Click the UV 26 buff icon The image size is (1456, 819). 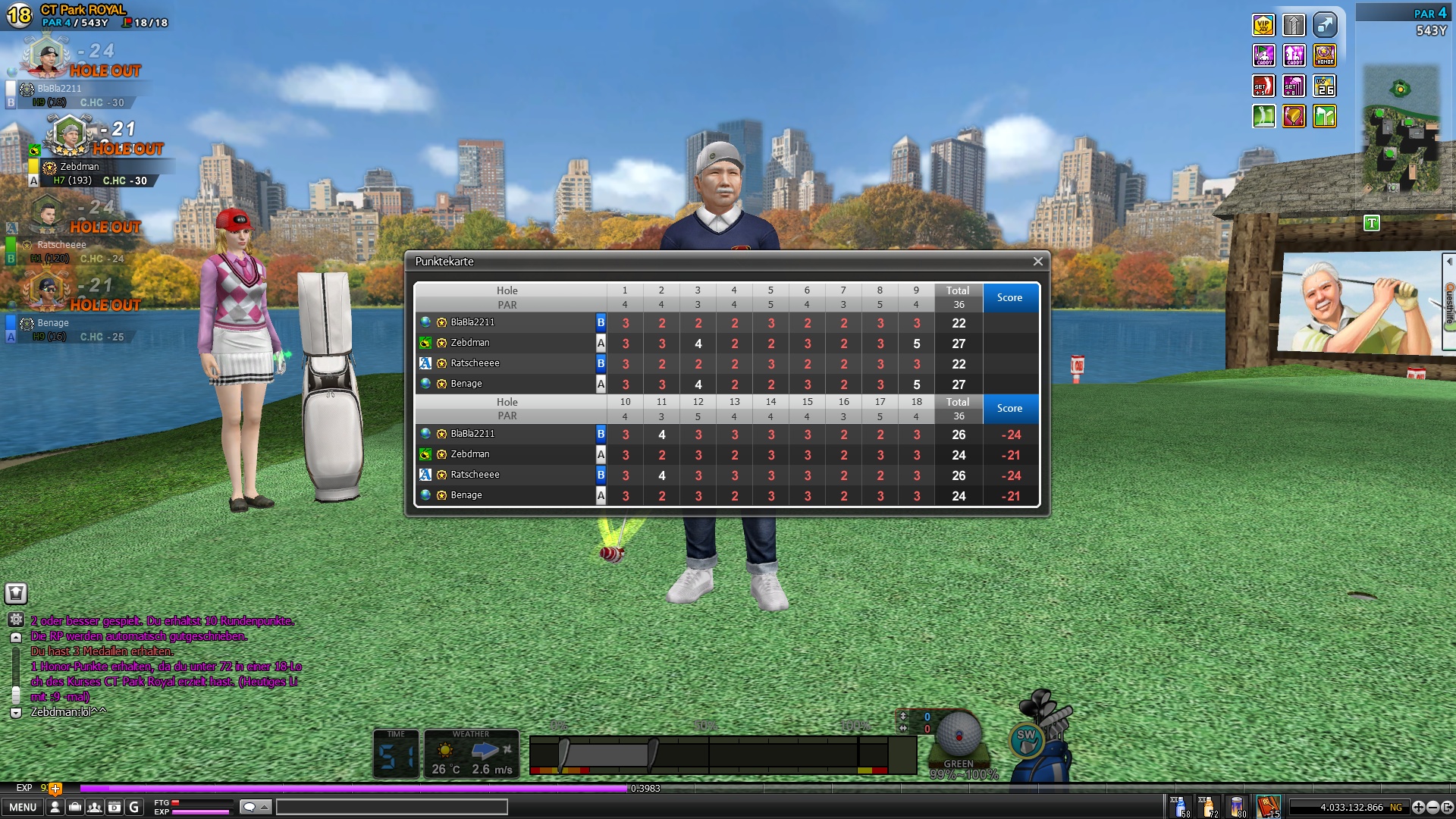click(1325, 86)
